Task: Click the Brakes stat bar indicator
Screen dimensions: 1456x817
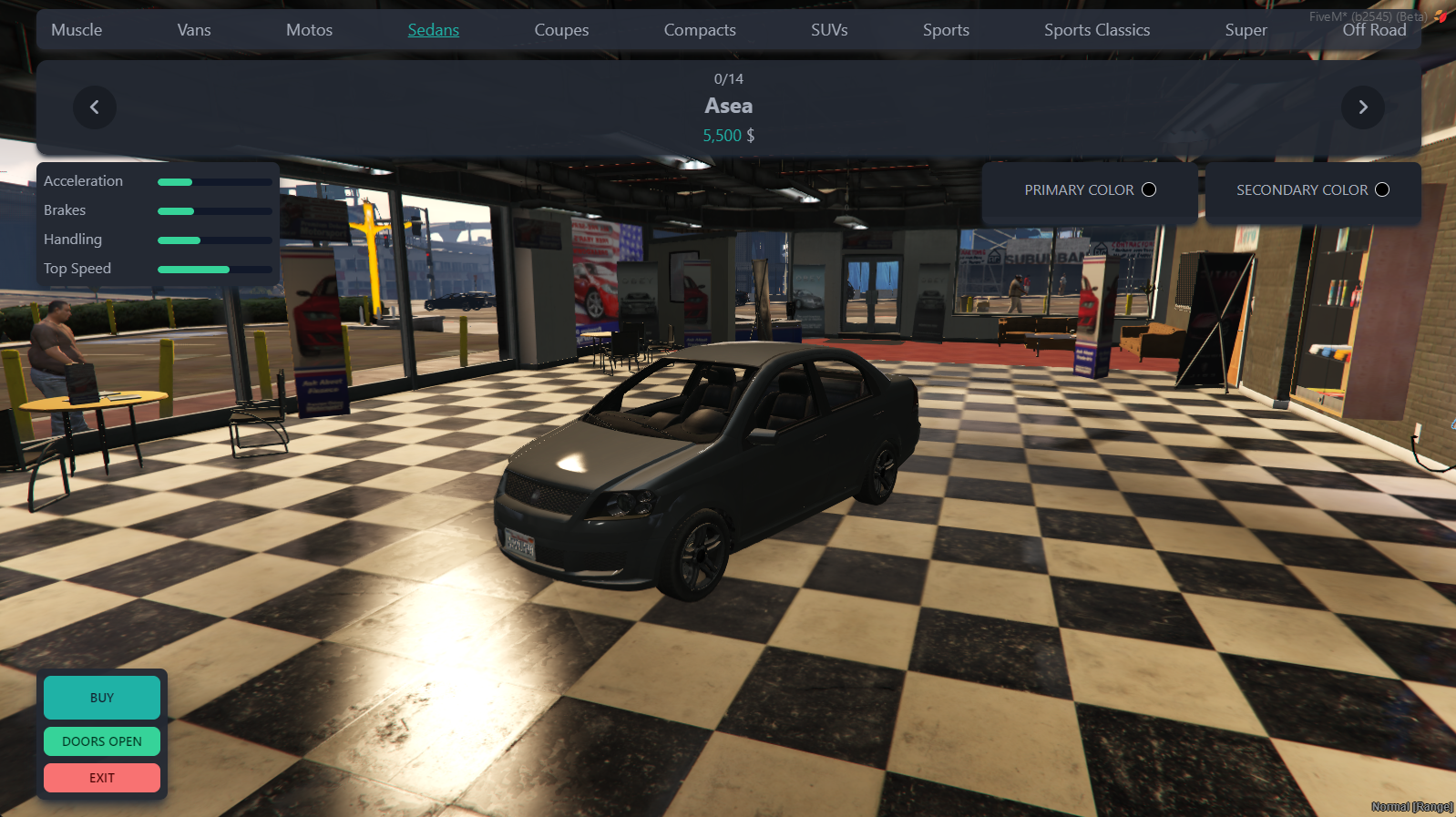Action: [213, 210]
